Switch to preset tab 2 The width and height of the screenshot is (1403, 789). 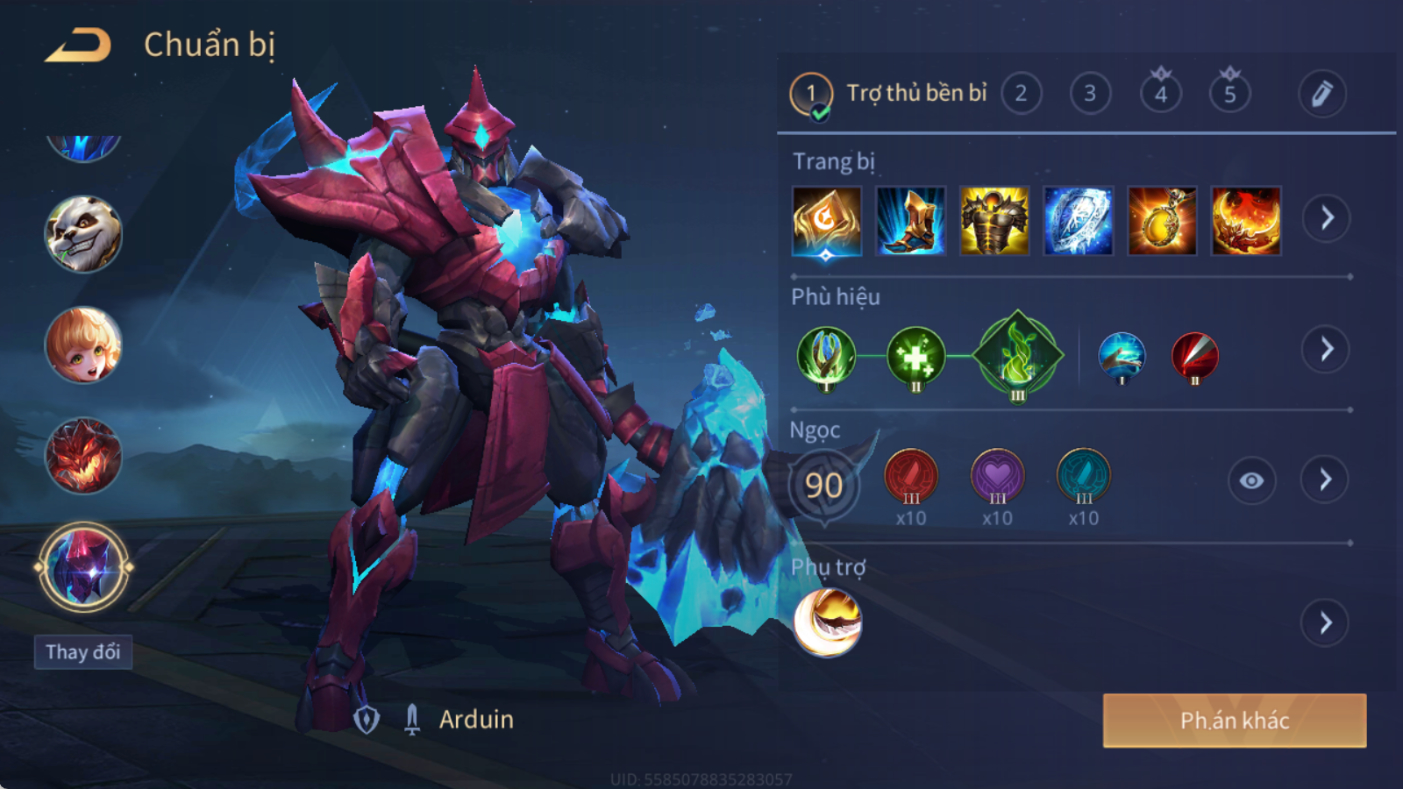tap(1020, 94)
